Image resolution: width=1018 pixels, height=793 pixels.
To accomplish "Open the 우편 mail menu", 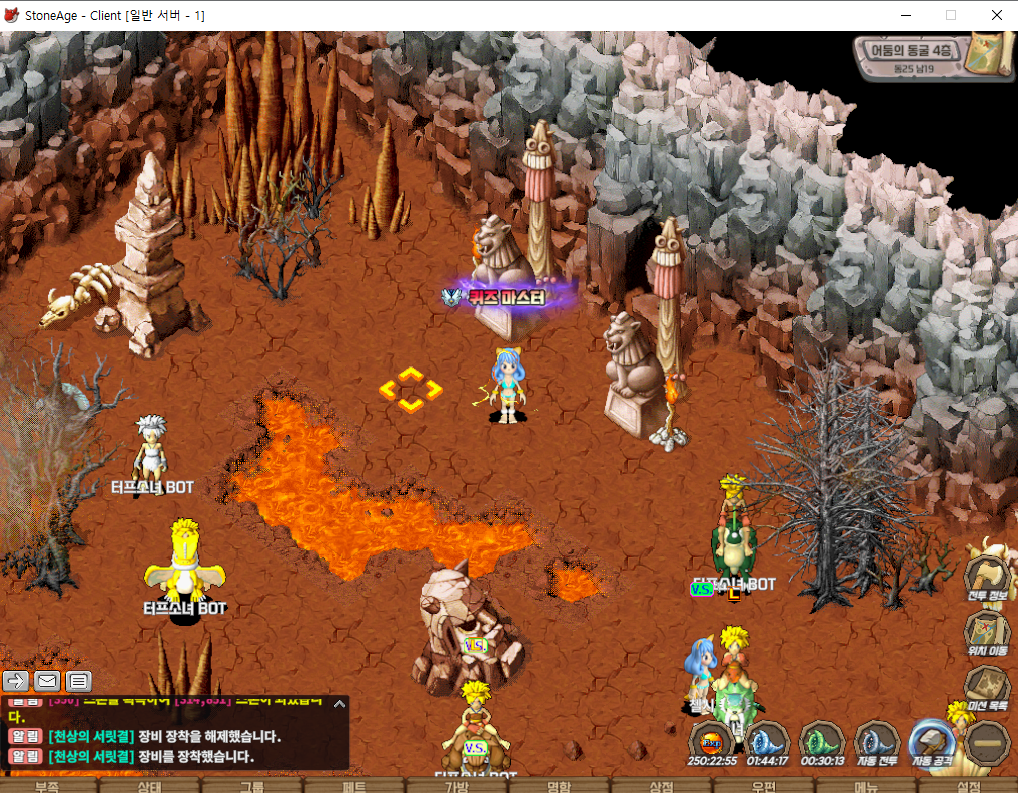I will [763, 786].
